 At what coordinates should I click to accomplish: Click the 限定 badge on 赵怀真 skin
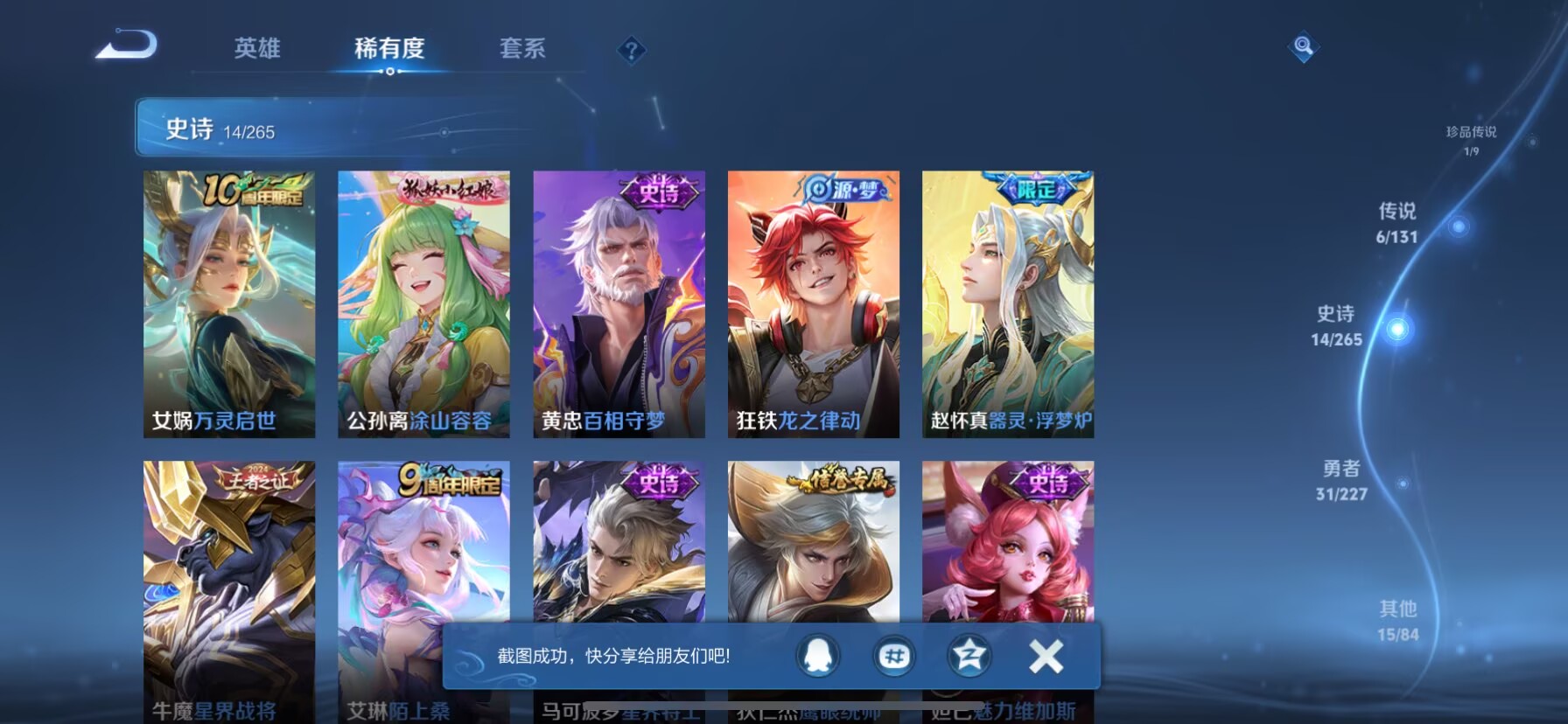click(x=1037, y=188)
